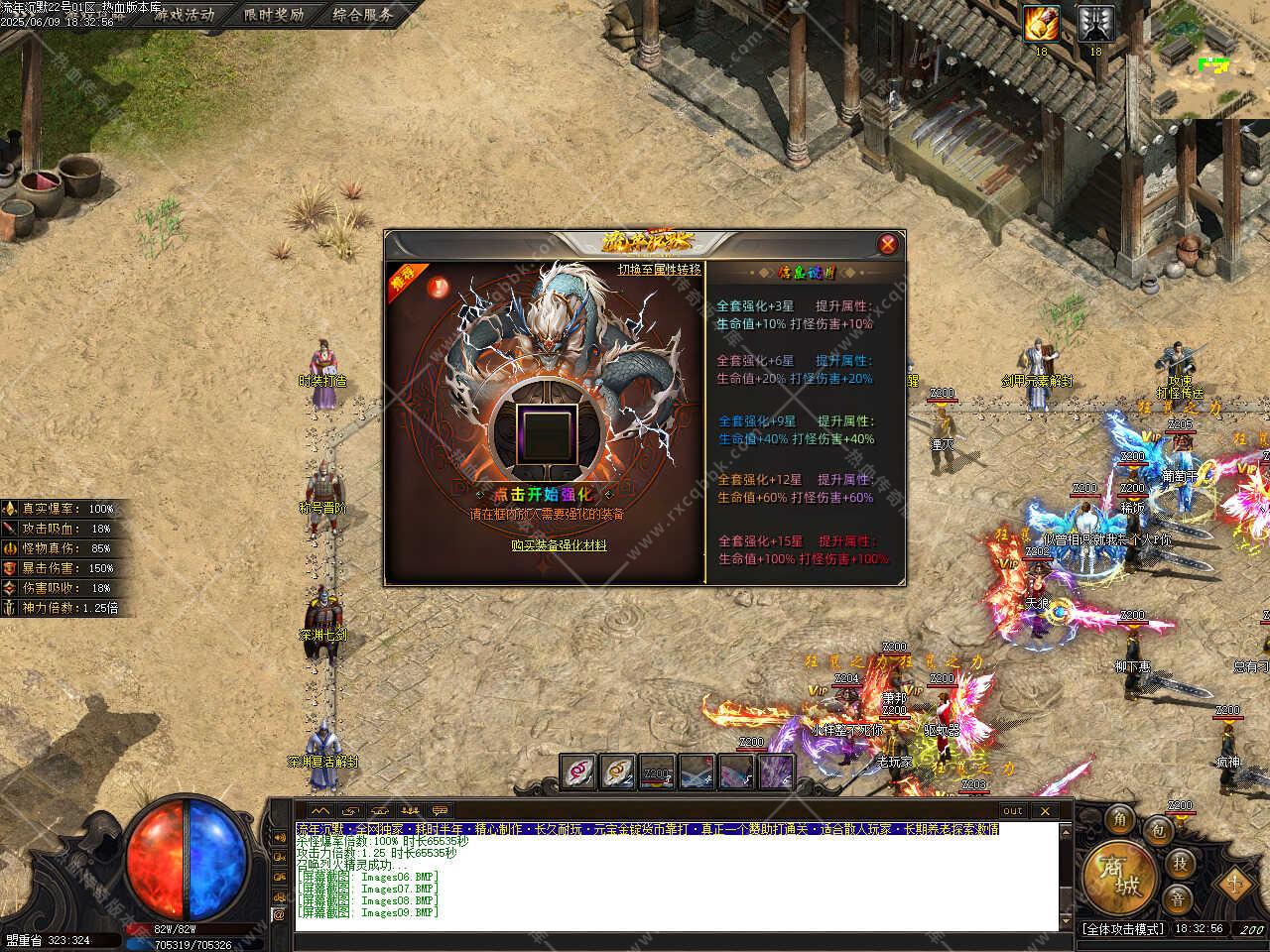This screenshot has height=952, width=1270.
Task: Open the skills panel with 技 button
Action: [1179, 862]
